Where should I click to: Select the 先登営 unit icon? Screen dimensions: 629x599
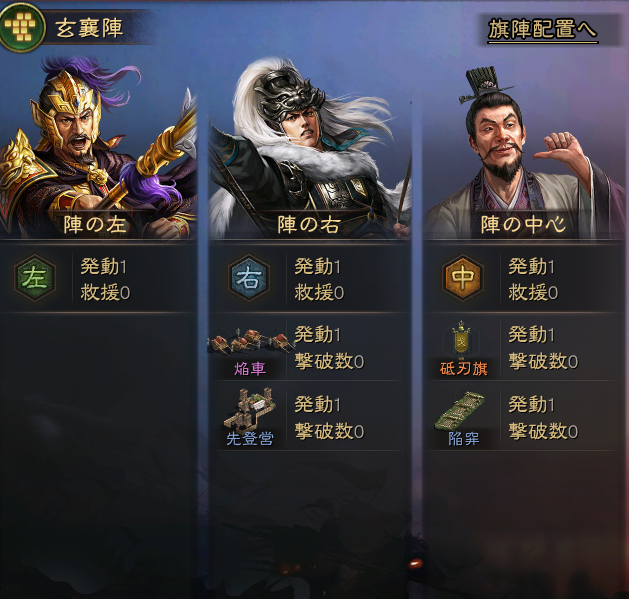pos(249,414)
